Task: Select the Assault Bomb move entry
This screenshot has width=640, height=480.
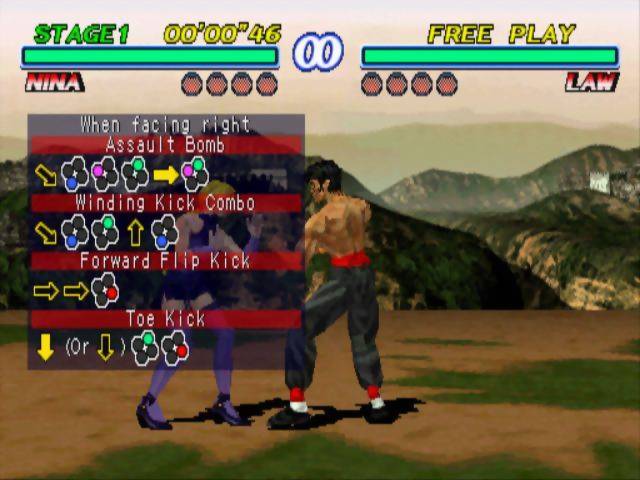Action: tap(165, 145)
